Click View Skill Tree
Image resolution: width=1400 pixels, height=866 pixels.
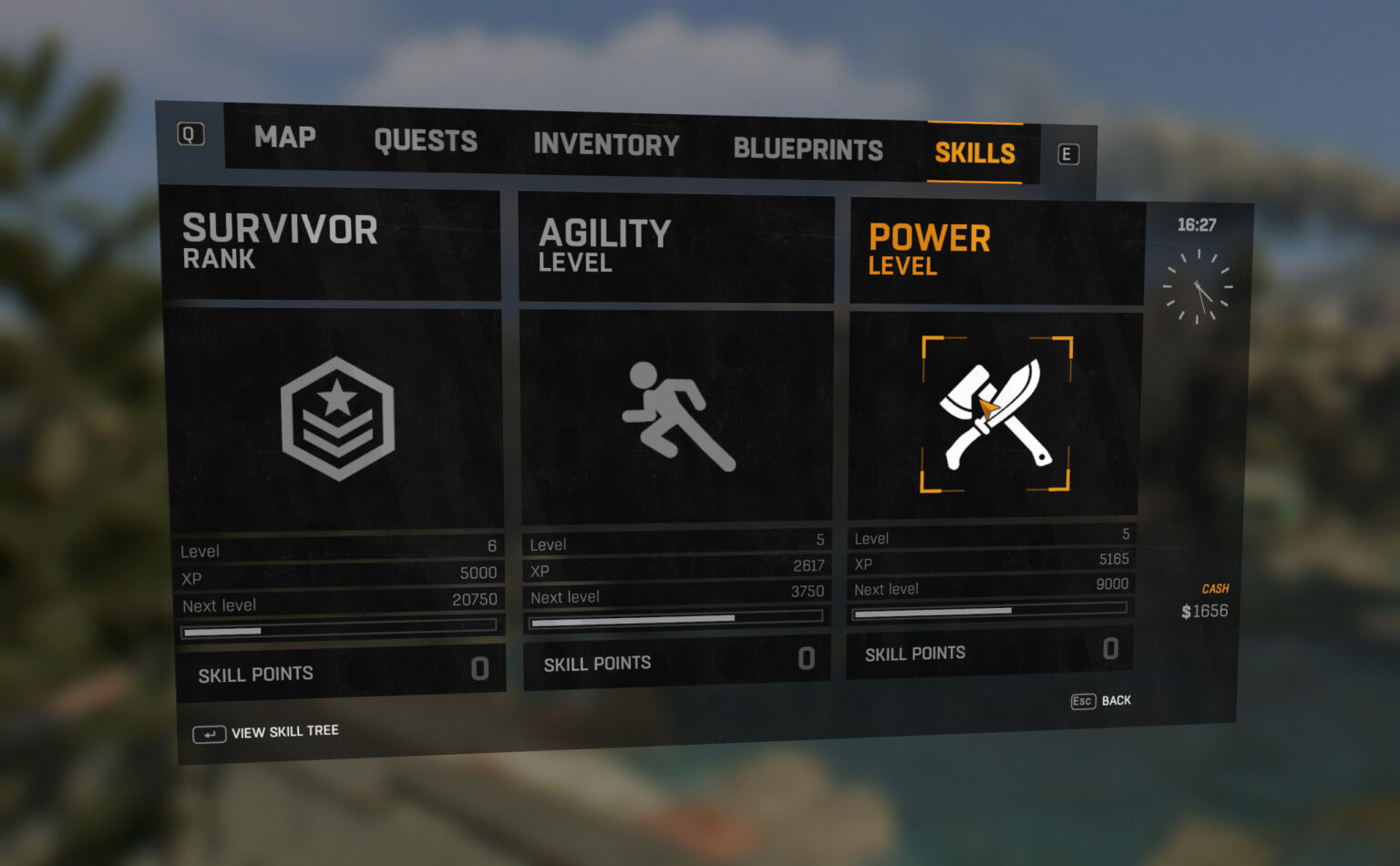tap(284, 731)
